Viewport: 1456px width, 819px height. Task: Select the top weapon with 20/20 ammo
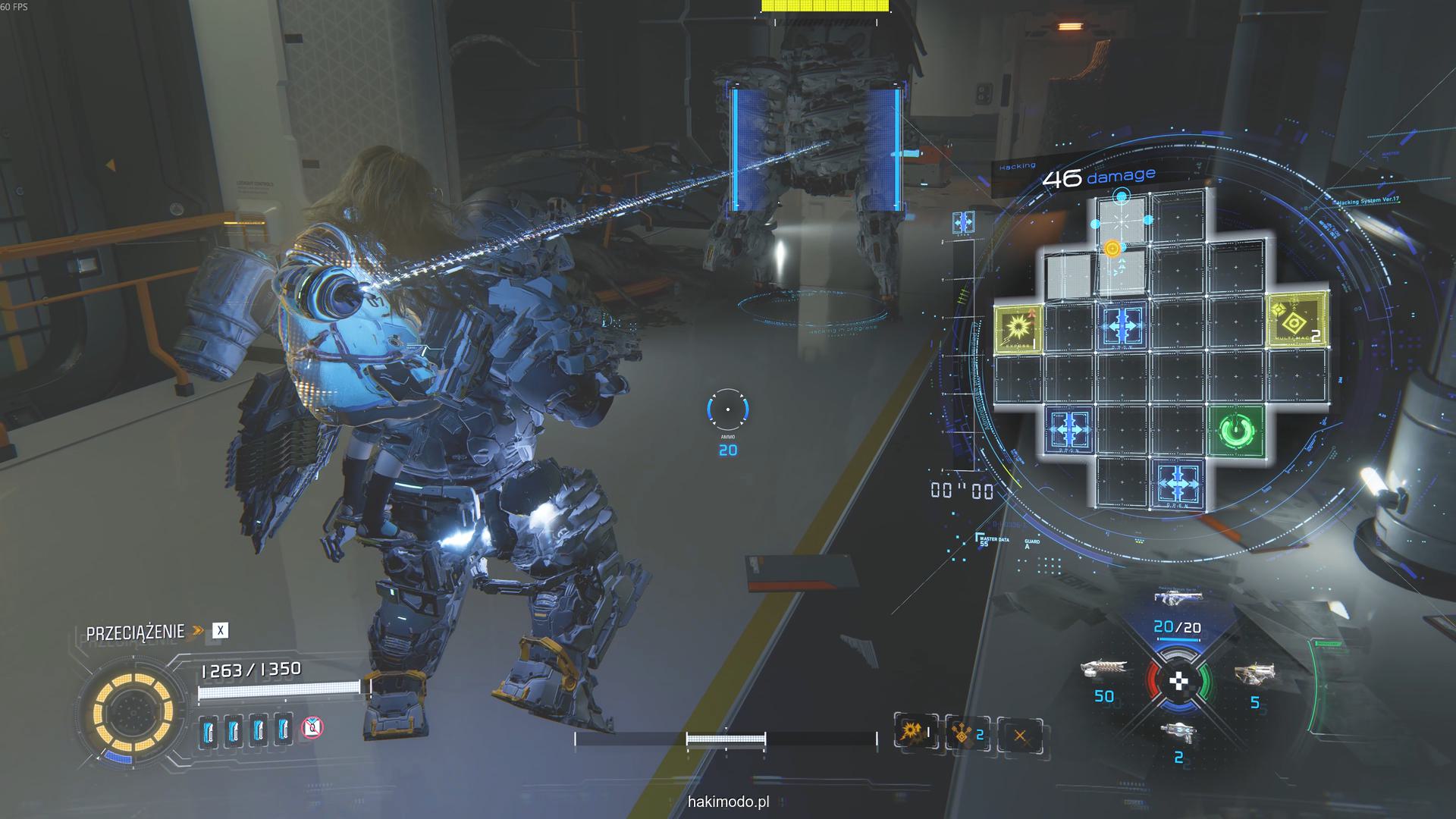1176,598
